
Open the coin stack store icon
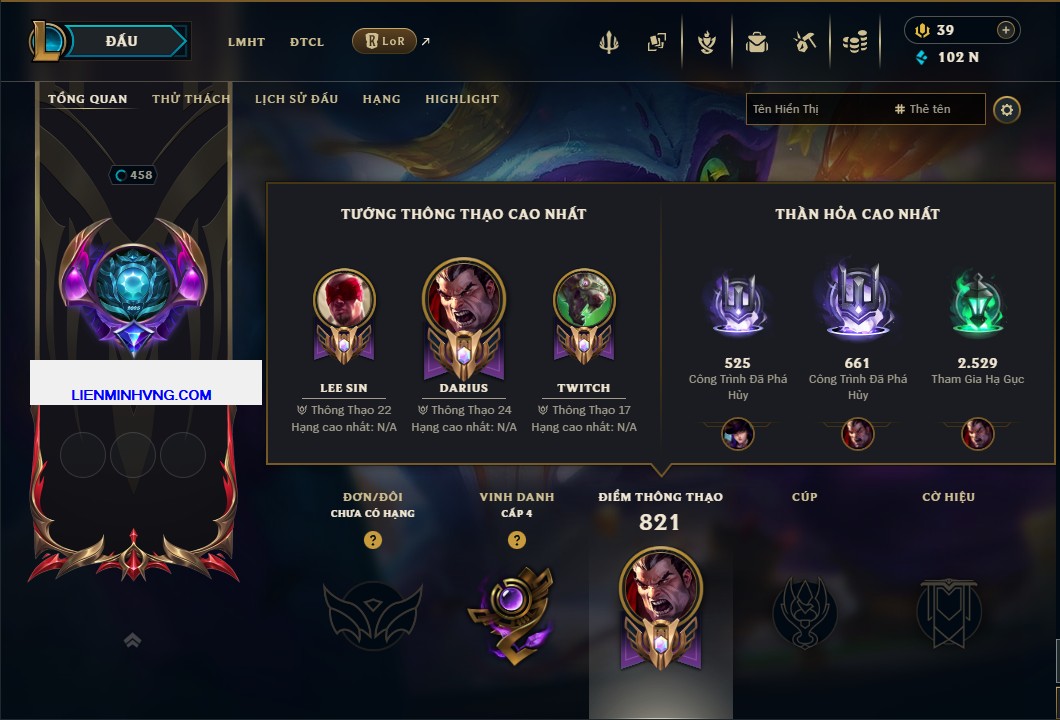854,42
